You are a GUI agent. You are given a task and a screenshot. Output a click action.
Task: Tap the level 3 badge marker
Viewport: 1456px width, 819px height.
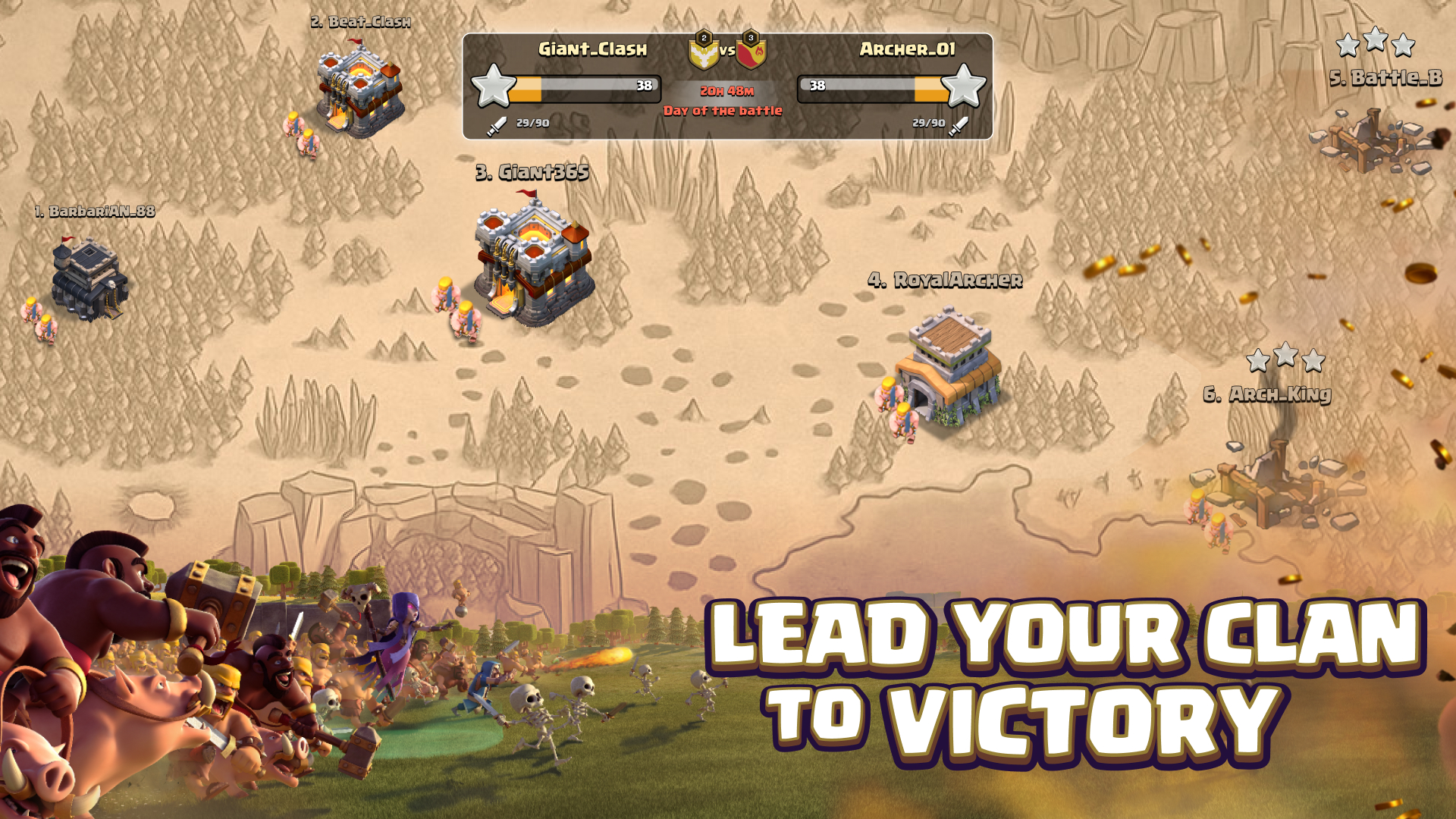click(x=751, y=36)
